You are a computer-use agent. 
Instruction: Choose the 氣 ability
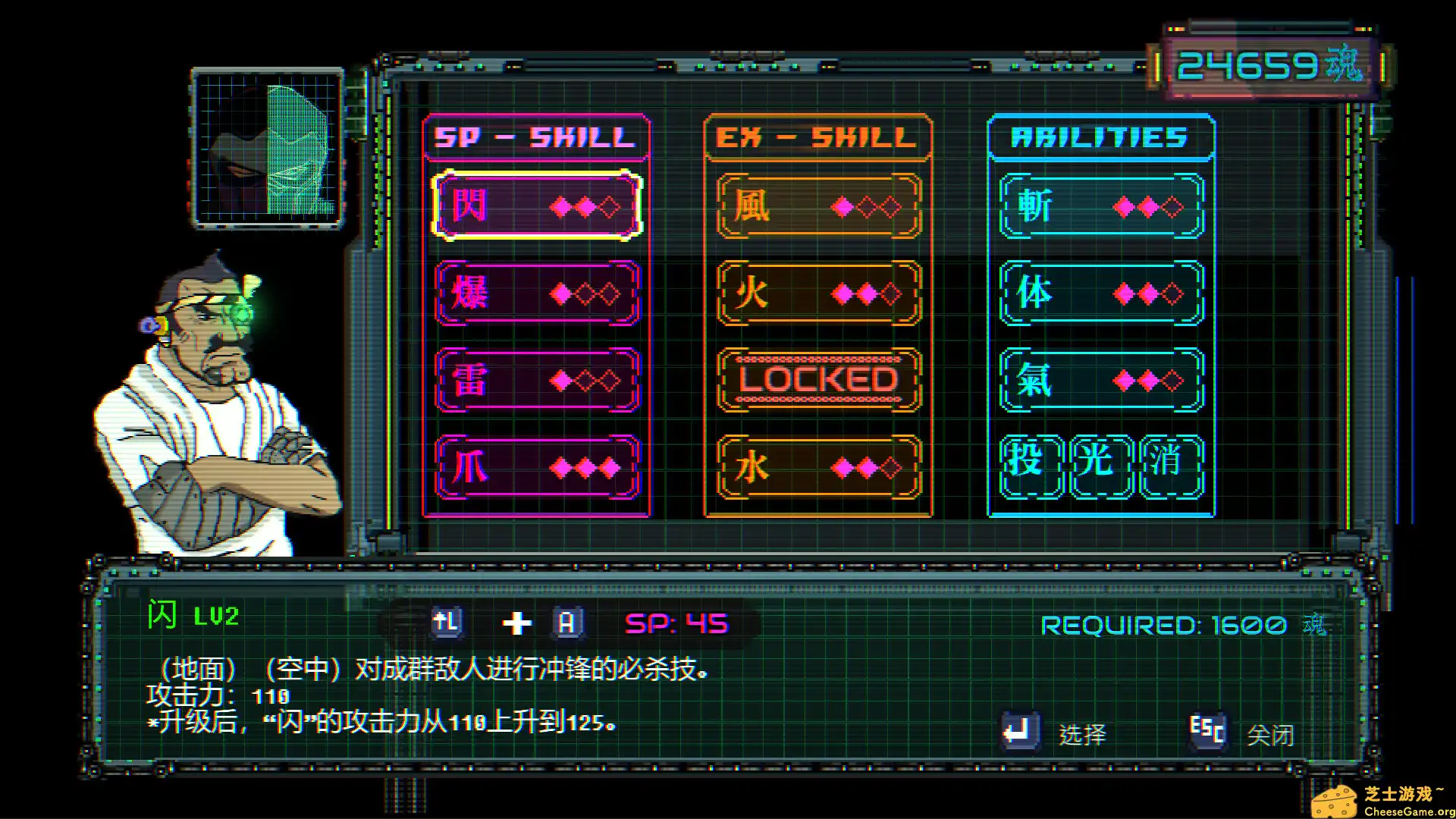[1100, 381]
